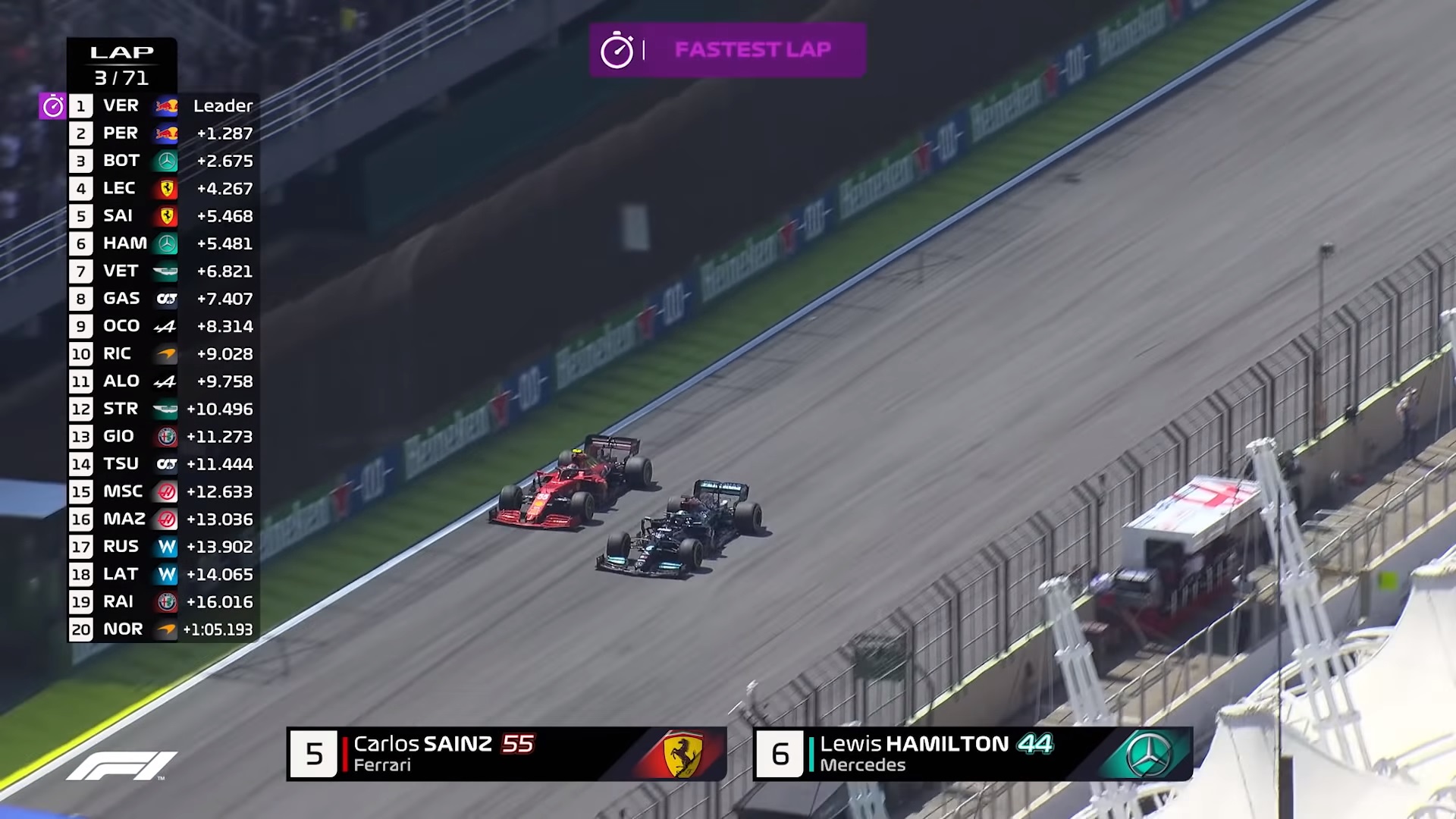This screenshot has height=819, width=1456.
Task: Select Verstappen's row in the timing tower
Action: pyautogui.click(x=163, y=106)
